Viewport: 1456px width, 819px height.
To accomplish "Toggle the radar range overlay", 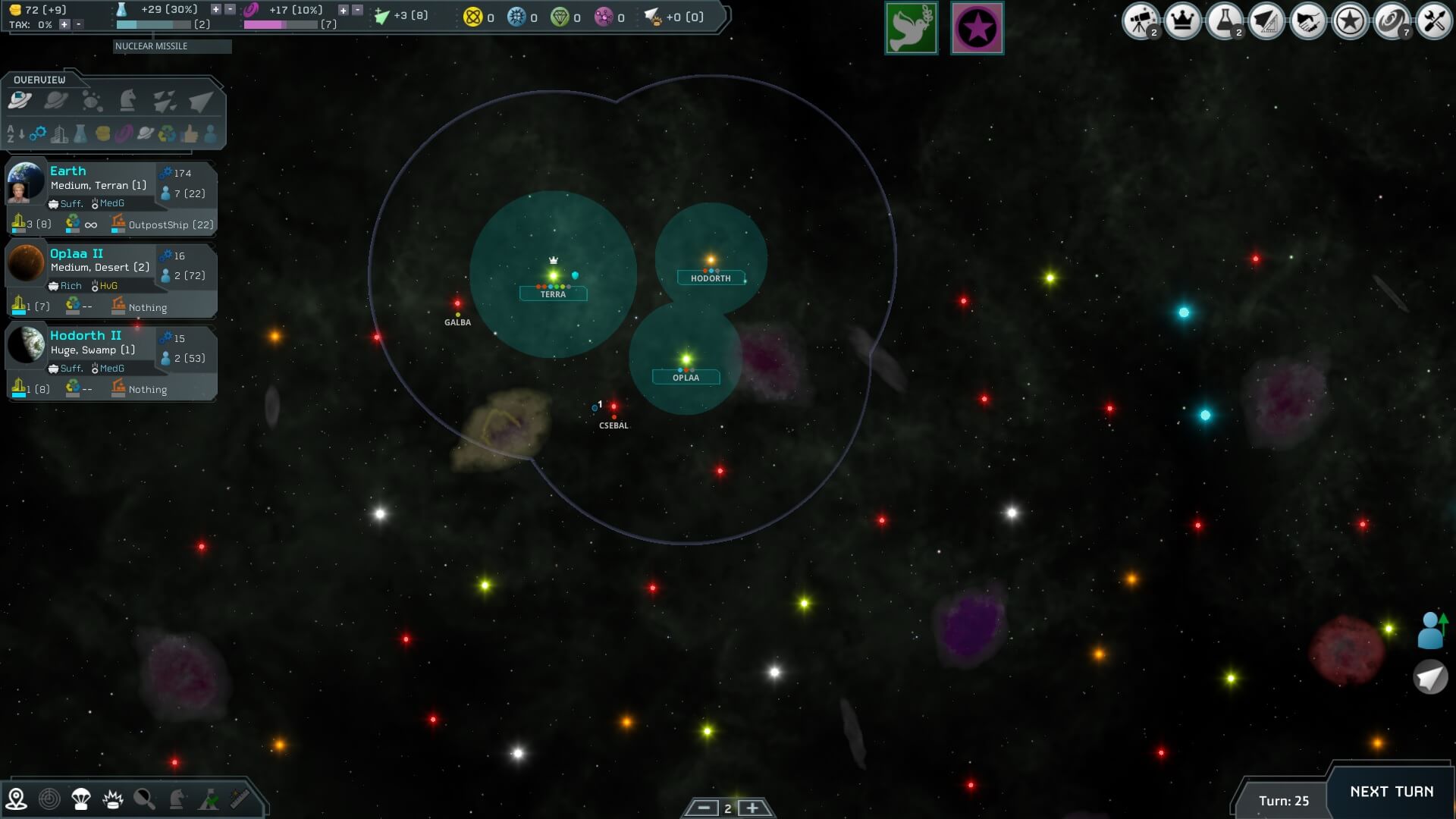I will pyautogui.click(x=49, y=799).
